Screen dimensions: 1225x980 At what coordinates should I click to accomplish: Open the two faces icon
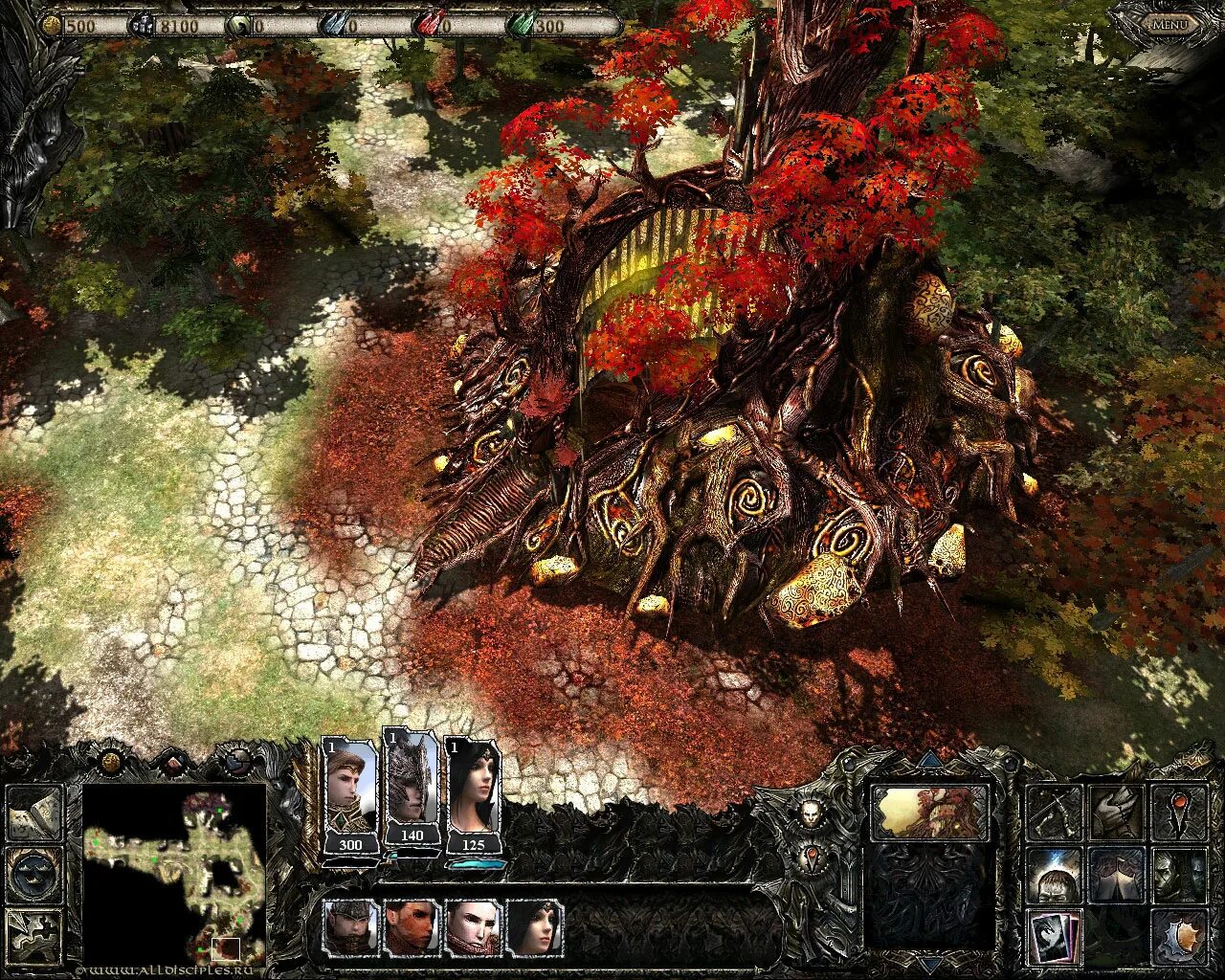[1178, 874]
